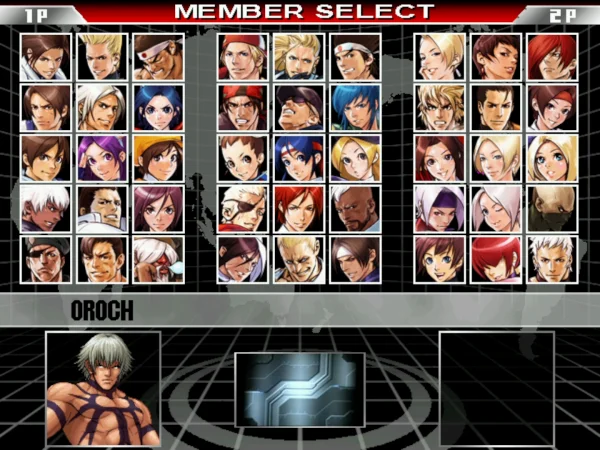Screen dimensions: 600x450
Task: Select Yuri with the red headband
Action: [x=551, y=106]
